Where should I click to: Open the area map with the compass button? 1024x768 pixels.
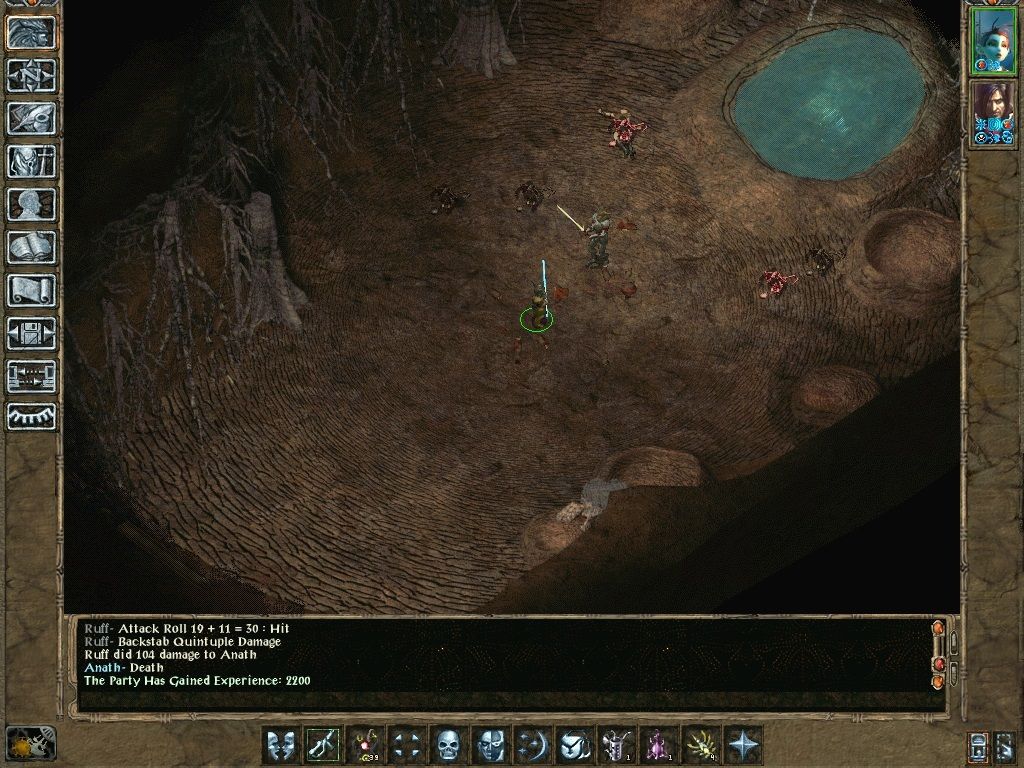click(32, 75)
